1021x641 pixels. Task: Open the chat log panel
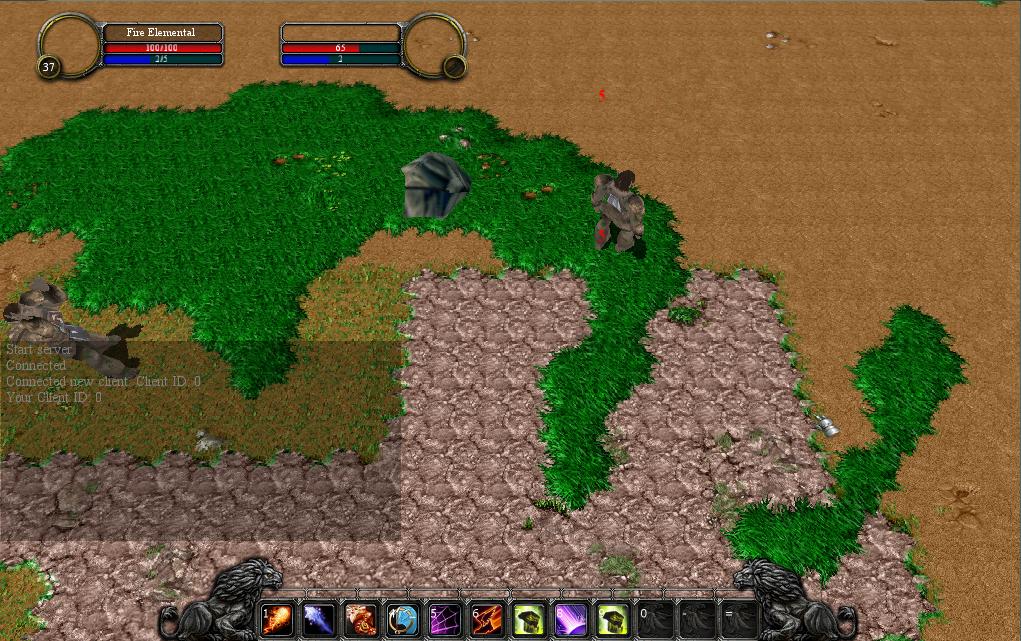[200, 440]
